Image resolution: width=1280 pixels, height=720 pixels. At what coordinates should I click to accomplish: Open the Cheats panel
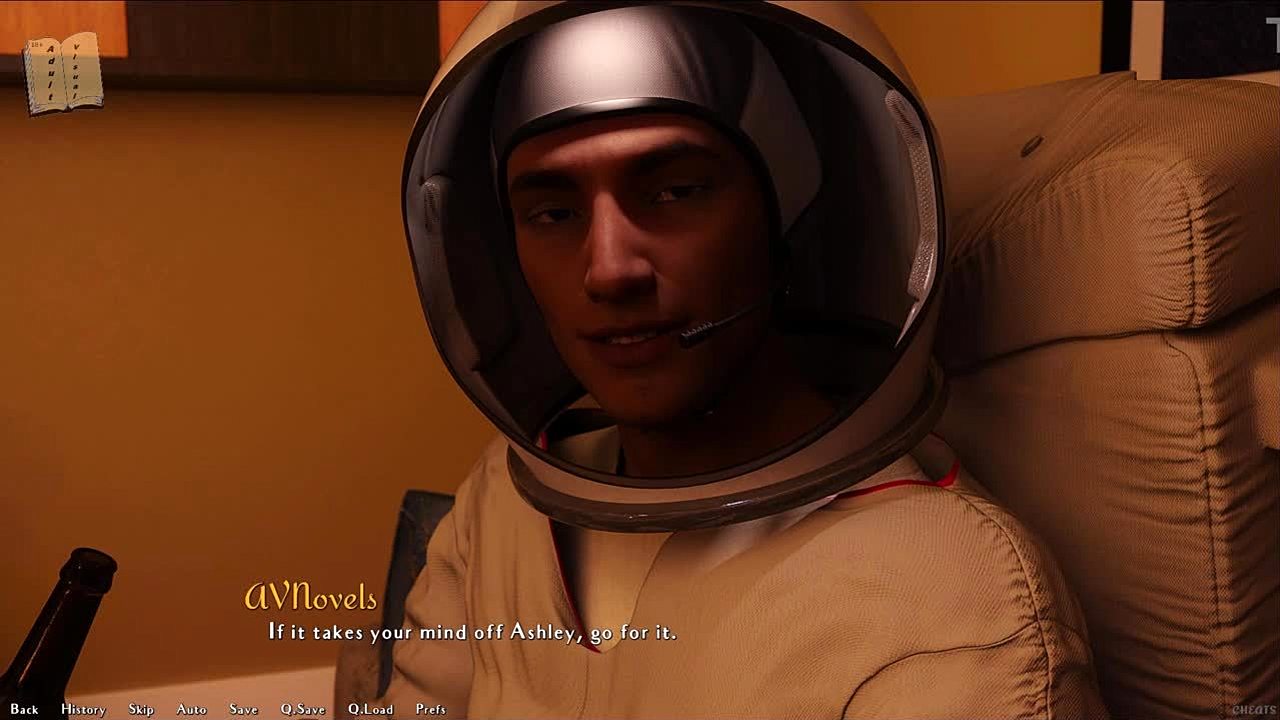[x=1253, y=709]
